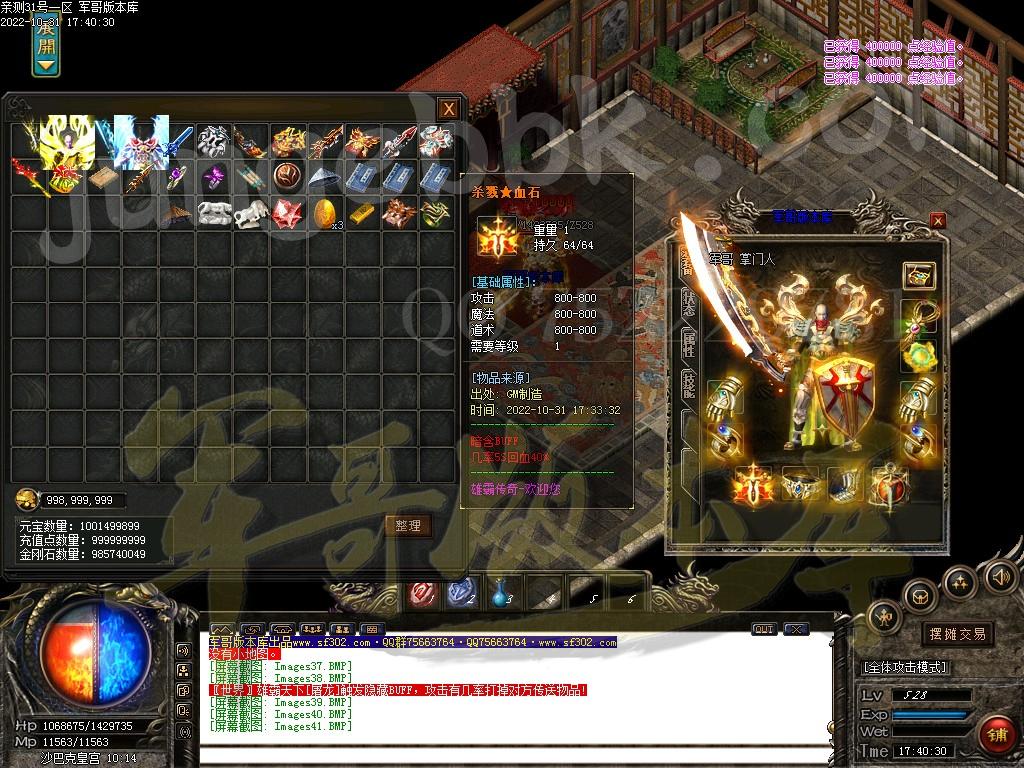Use the red swirl item in hotbar
The width and height of the screenshot is (1024, 768).
click(422, 594)
